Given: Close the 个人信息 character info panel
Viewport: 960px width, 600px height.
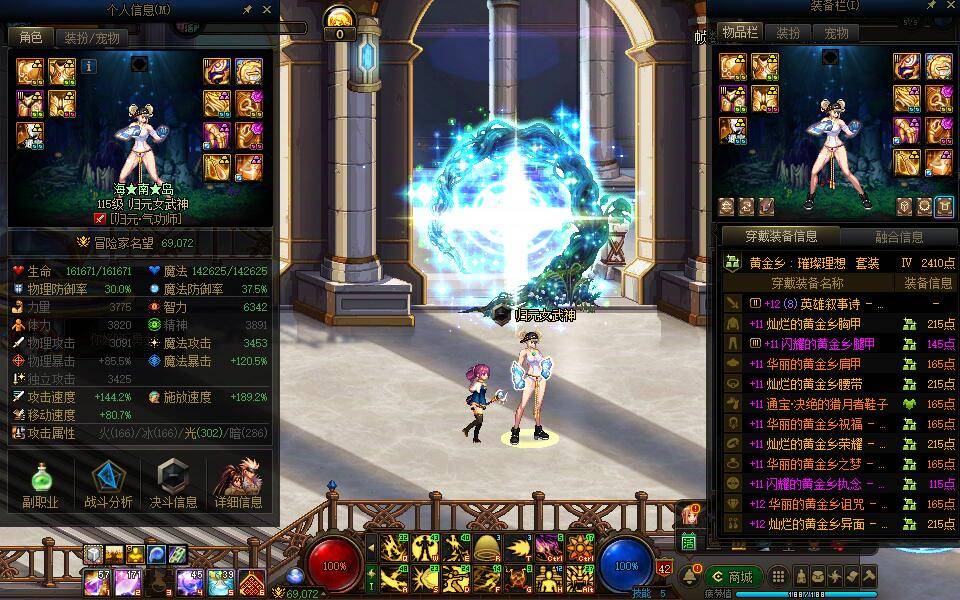Looking at the screenshot, I should click(x=265, y=10).
